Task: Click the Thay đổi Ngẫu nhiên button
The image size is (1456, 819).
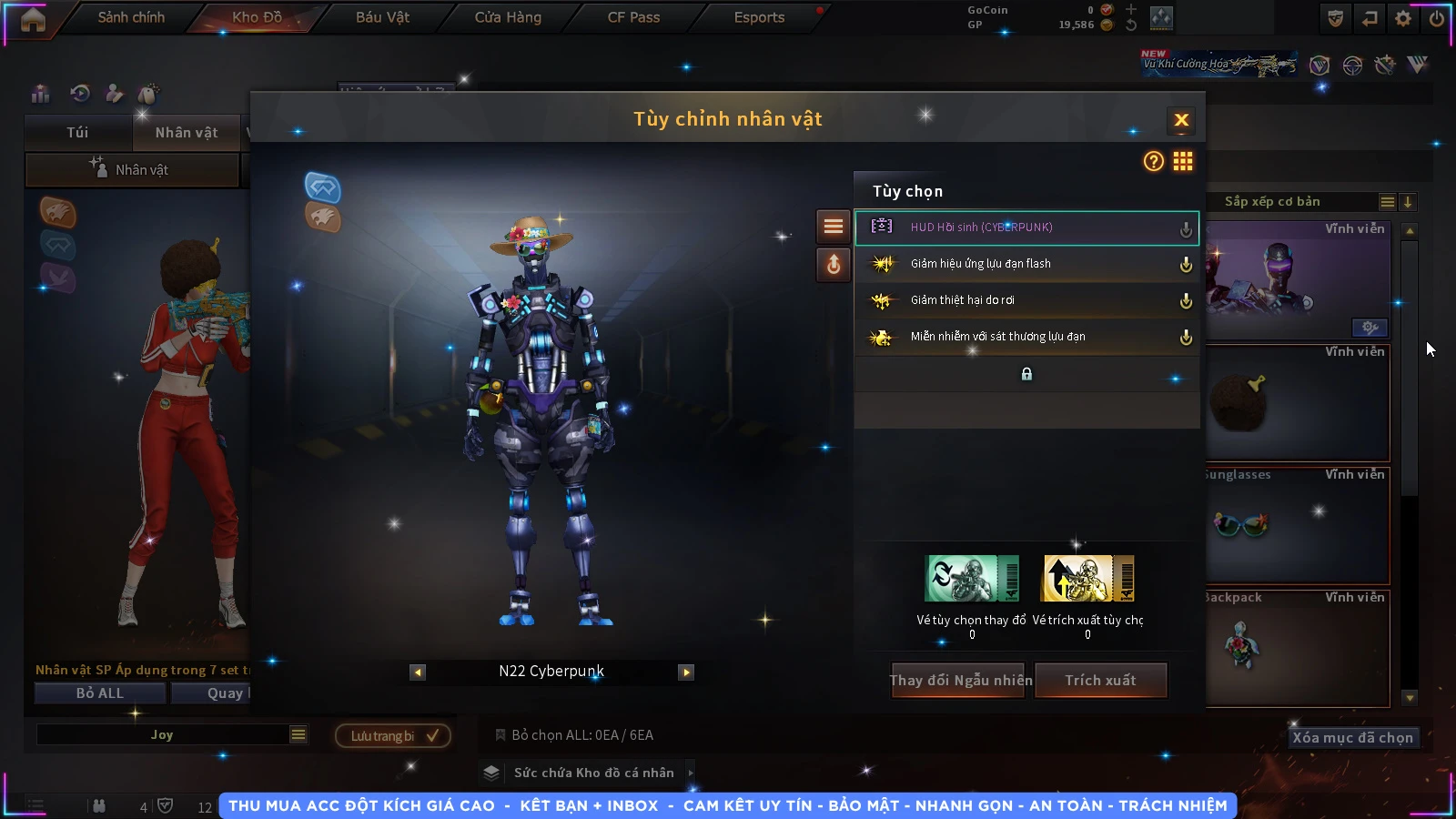Action: 960,680
